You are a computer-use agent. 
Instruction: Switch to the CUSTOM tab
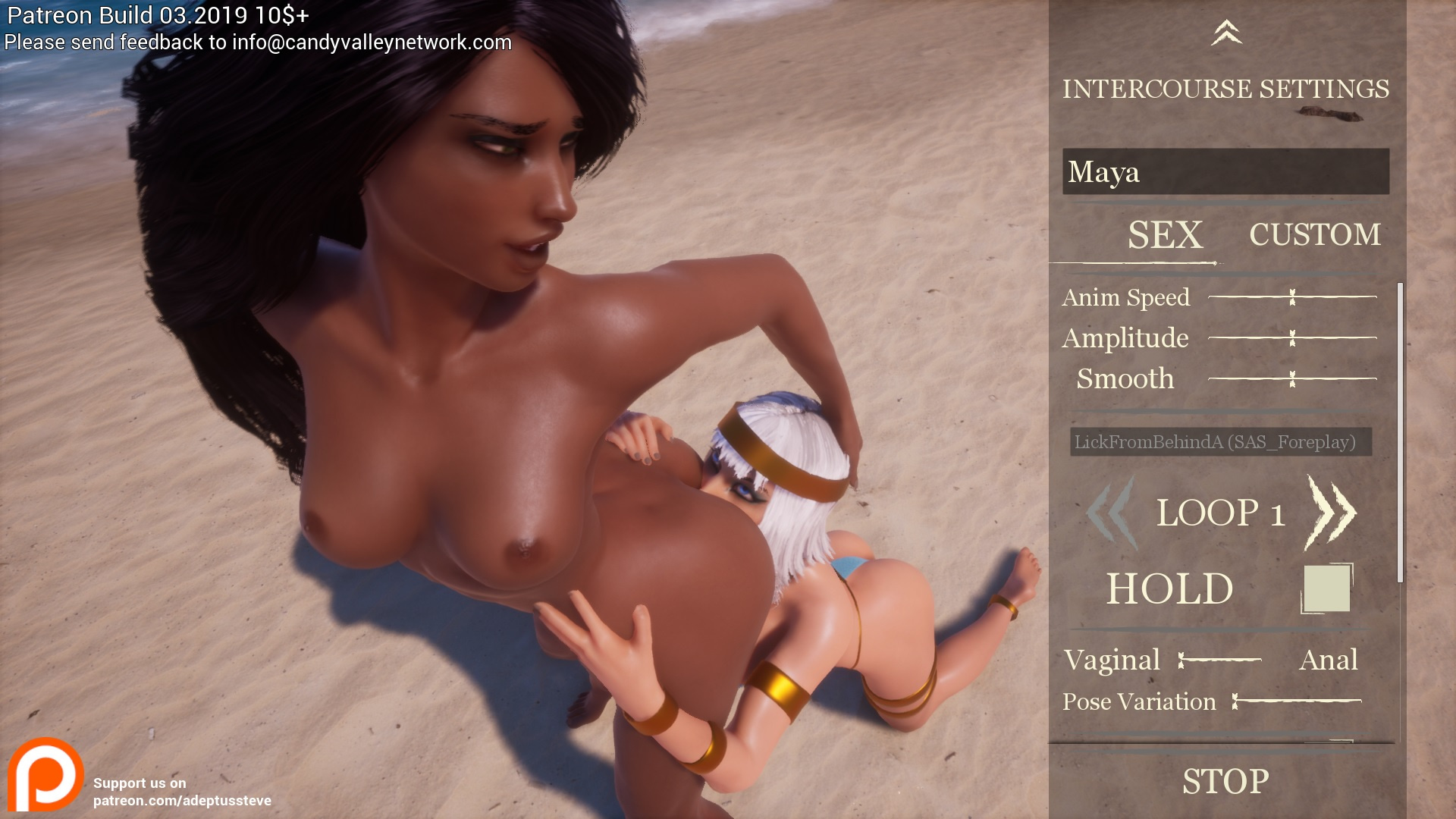(1315, 234)
